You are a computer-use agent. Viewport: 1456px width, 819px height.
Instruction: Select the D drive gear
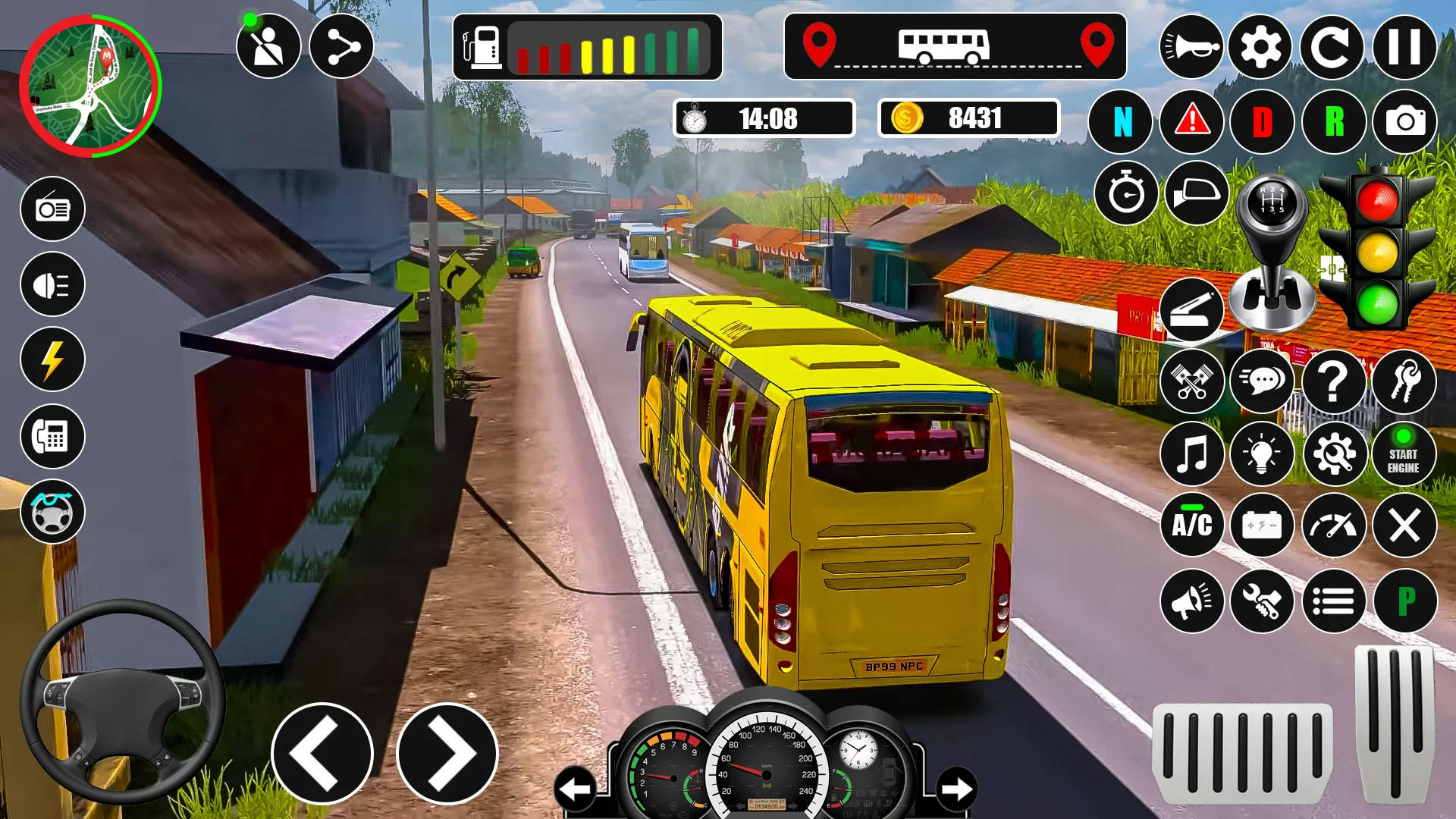coord(1262,121)
